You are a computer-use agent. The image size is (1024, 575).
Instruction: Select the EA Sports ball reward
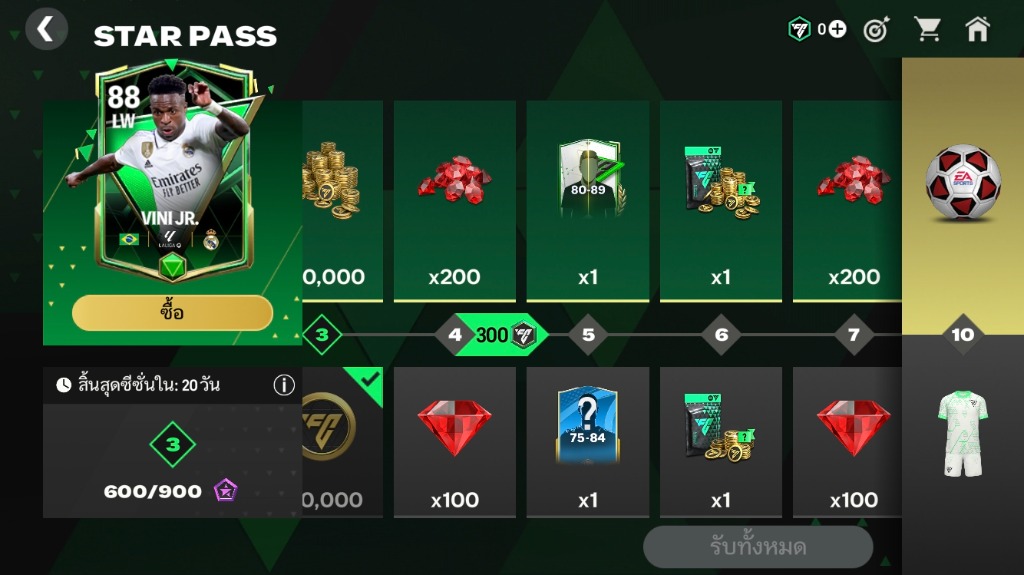[x=962, y=185]
